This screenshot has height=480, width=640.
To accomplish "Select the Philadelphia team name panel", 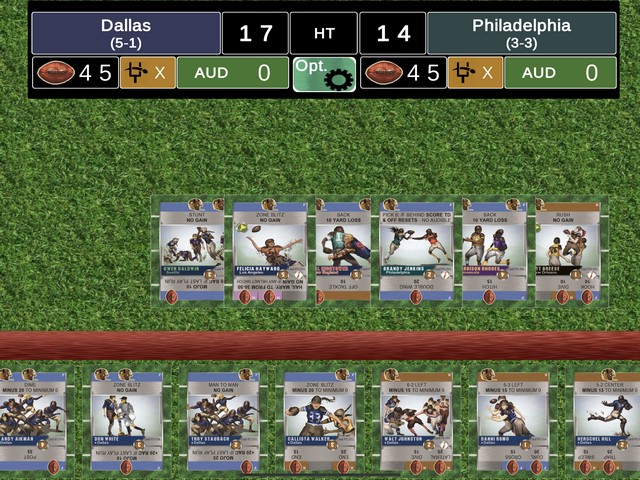I will pos(521,33).
